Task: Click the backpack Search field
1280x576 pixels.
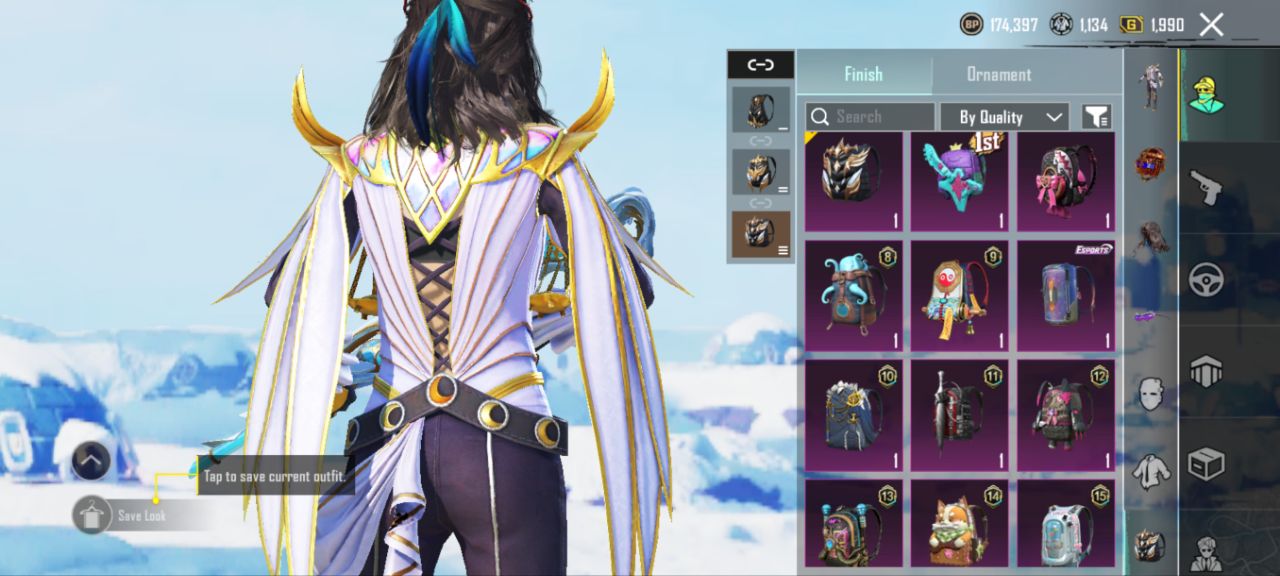Action: point(870,117)
